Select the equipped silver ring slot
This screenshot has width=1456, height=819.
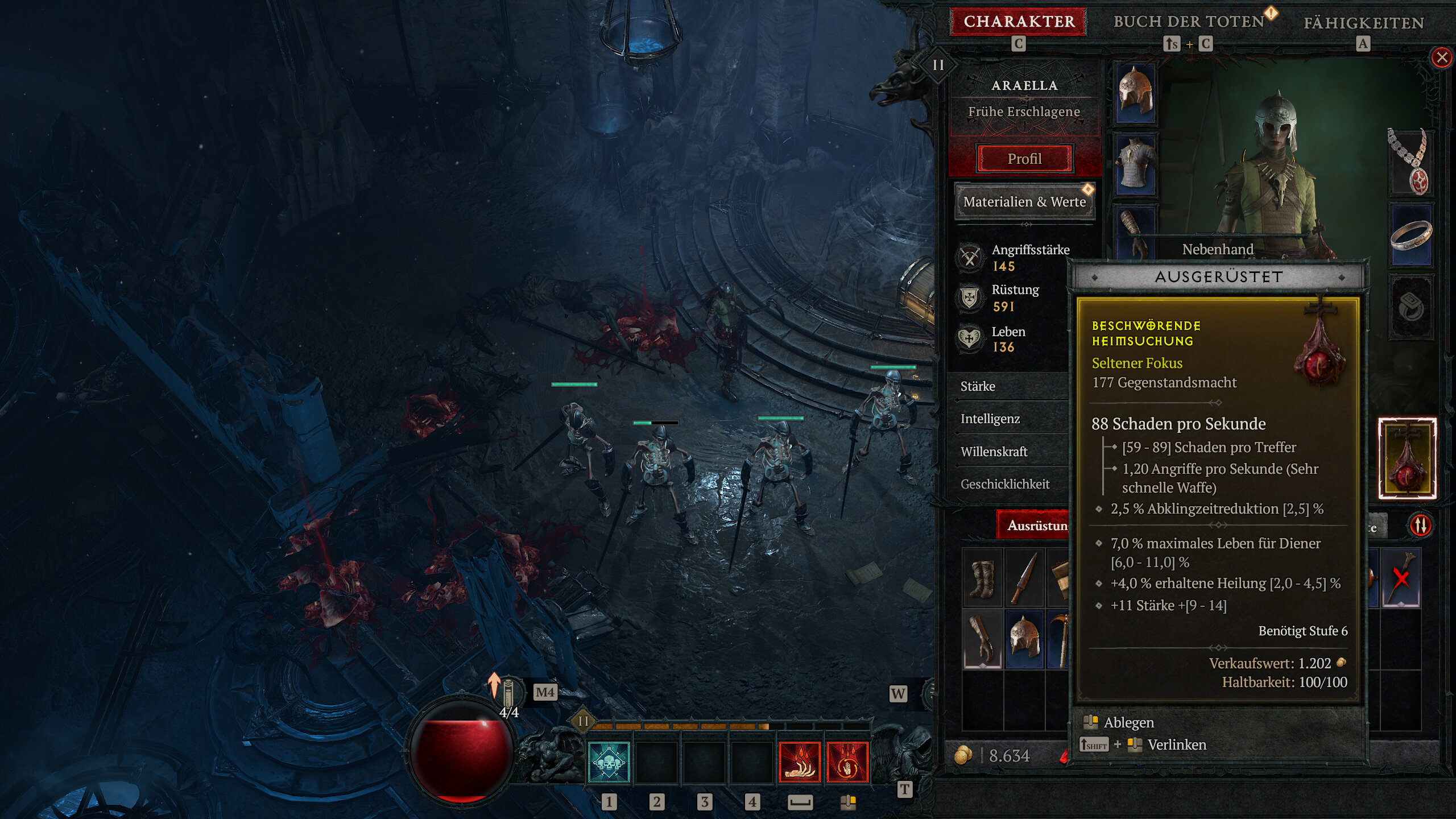[1410, 235]
